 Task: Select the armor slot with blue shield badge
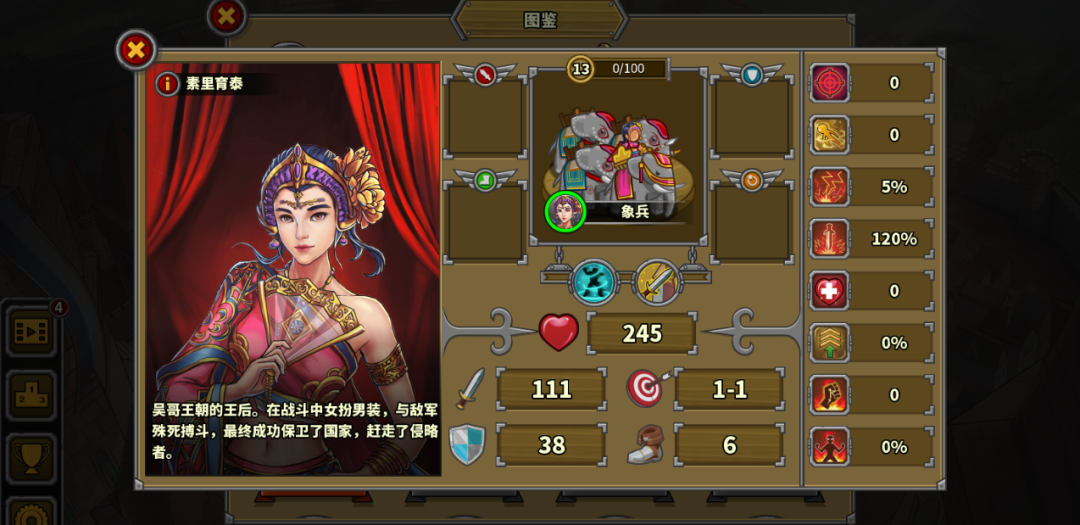[x=752, y=117]
